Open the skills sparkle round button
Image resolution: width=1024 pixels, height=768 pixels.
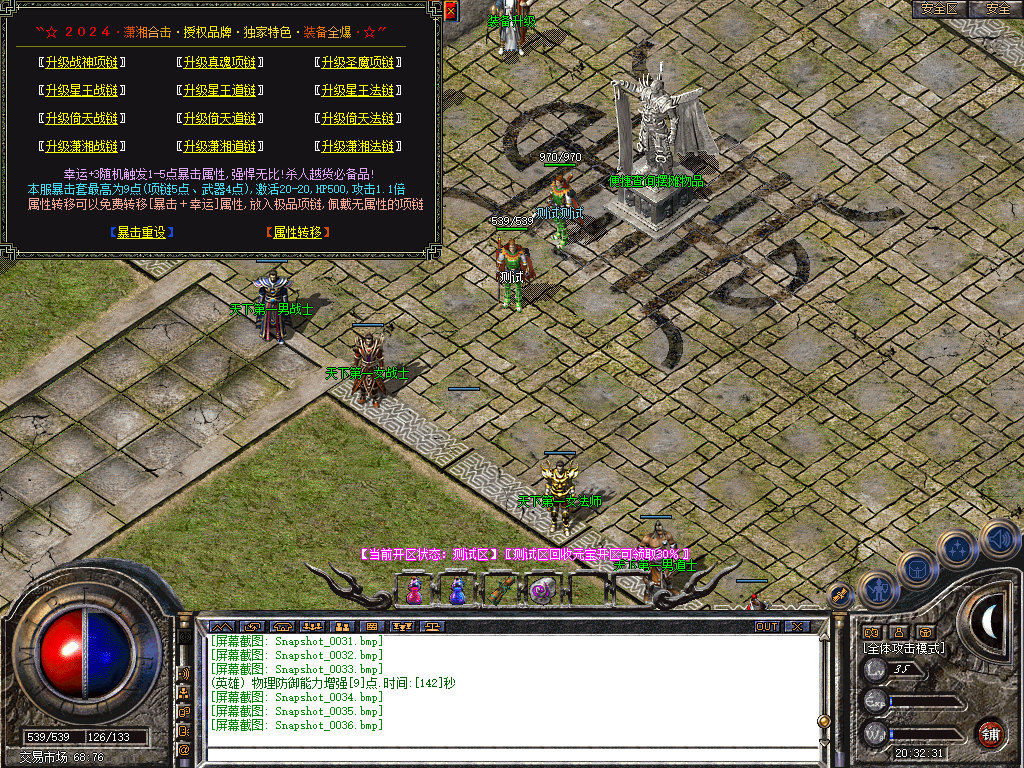point(958,549)
